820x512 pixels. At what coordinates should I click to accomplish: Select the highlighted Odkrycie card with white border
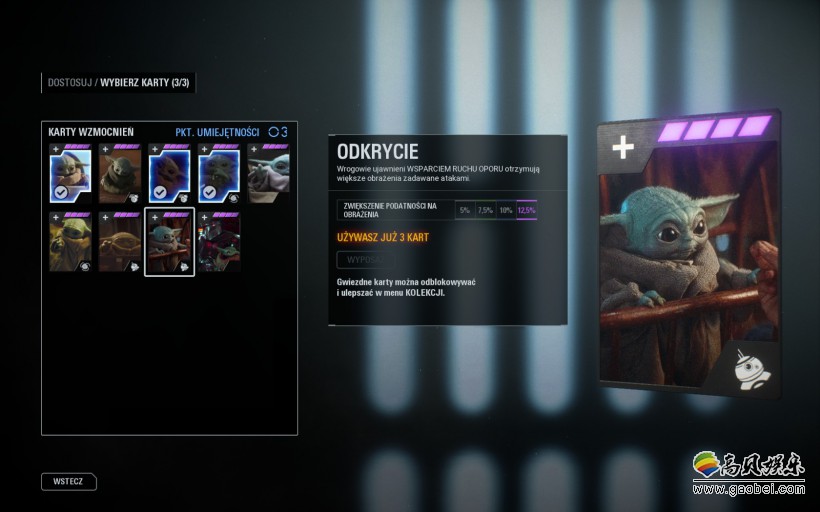pyautogui.click(x=170, y=242)
